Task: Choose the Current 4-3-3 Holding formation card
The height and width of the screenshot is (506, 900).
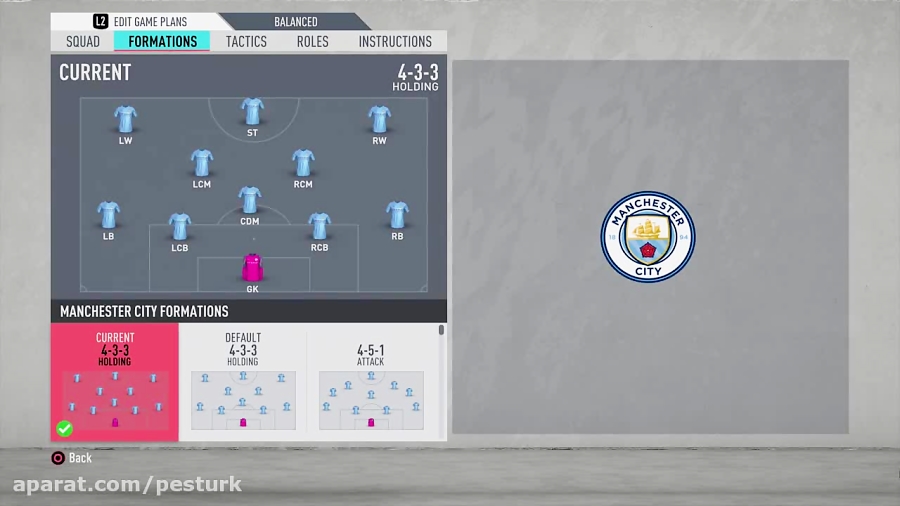Action: [x=114, y=382]
